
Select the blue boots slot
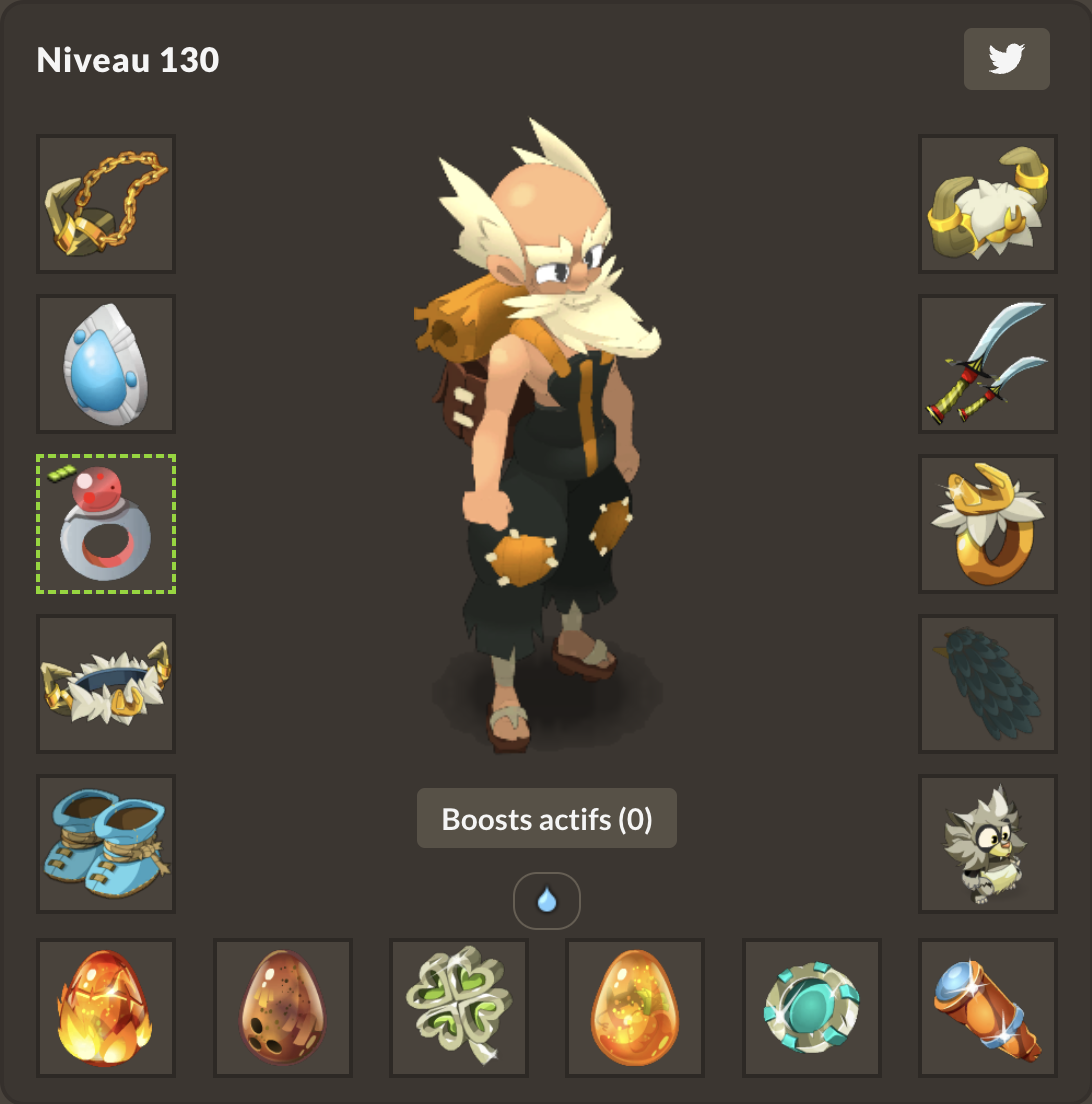click(106, 844)
